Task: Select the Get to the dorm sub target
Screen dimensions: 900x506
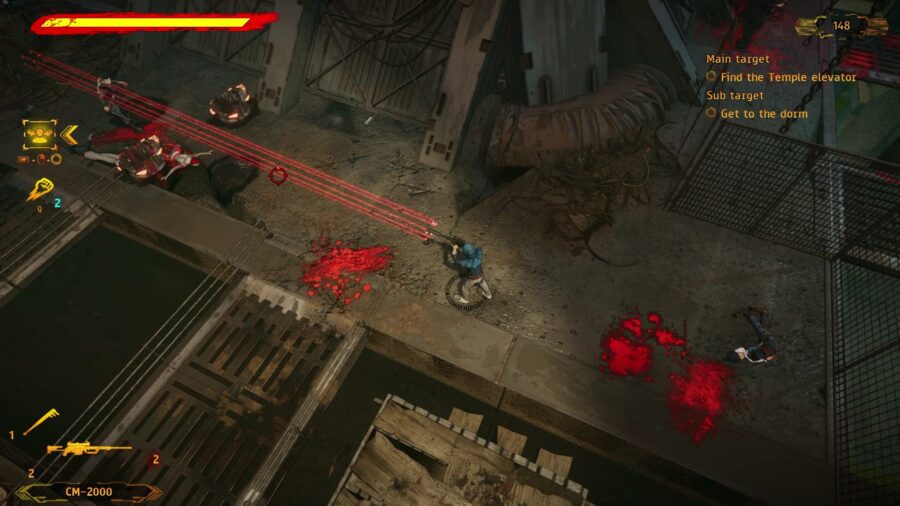Action: click(x=764, y=114)
